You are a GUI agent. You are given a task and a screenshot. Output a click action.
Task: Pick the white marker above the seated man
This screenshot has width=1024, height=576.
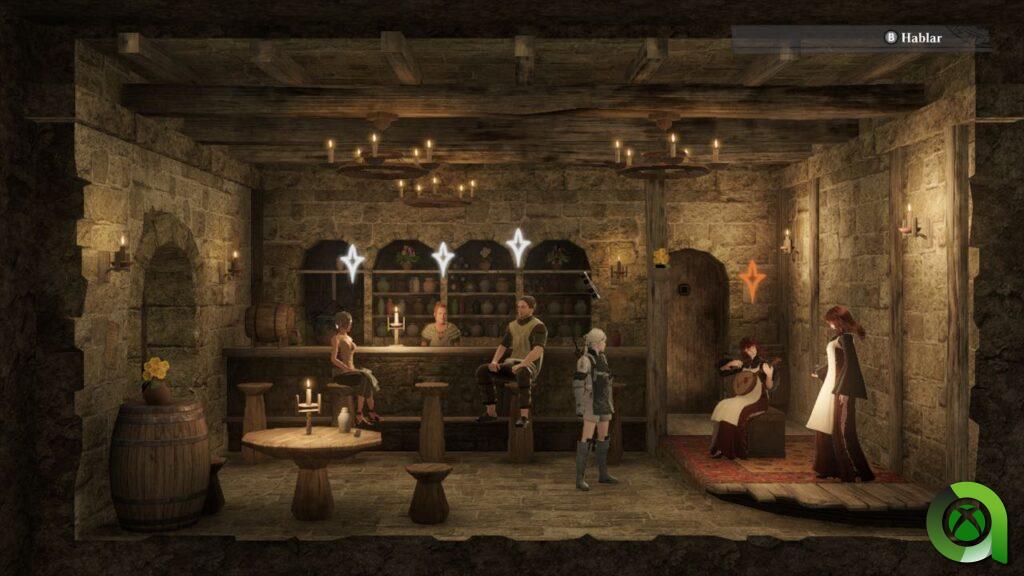pos(518,246)
